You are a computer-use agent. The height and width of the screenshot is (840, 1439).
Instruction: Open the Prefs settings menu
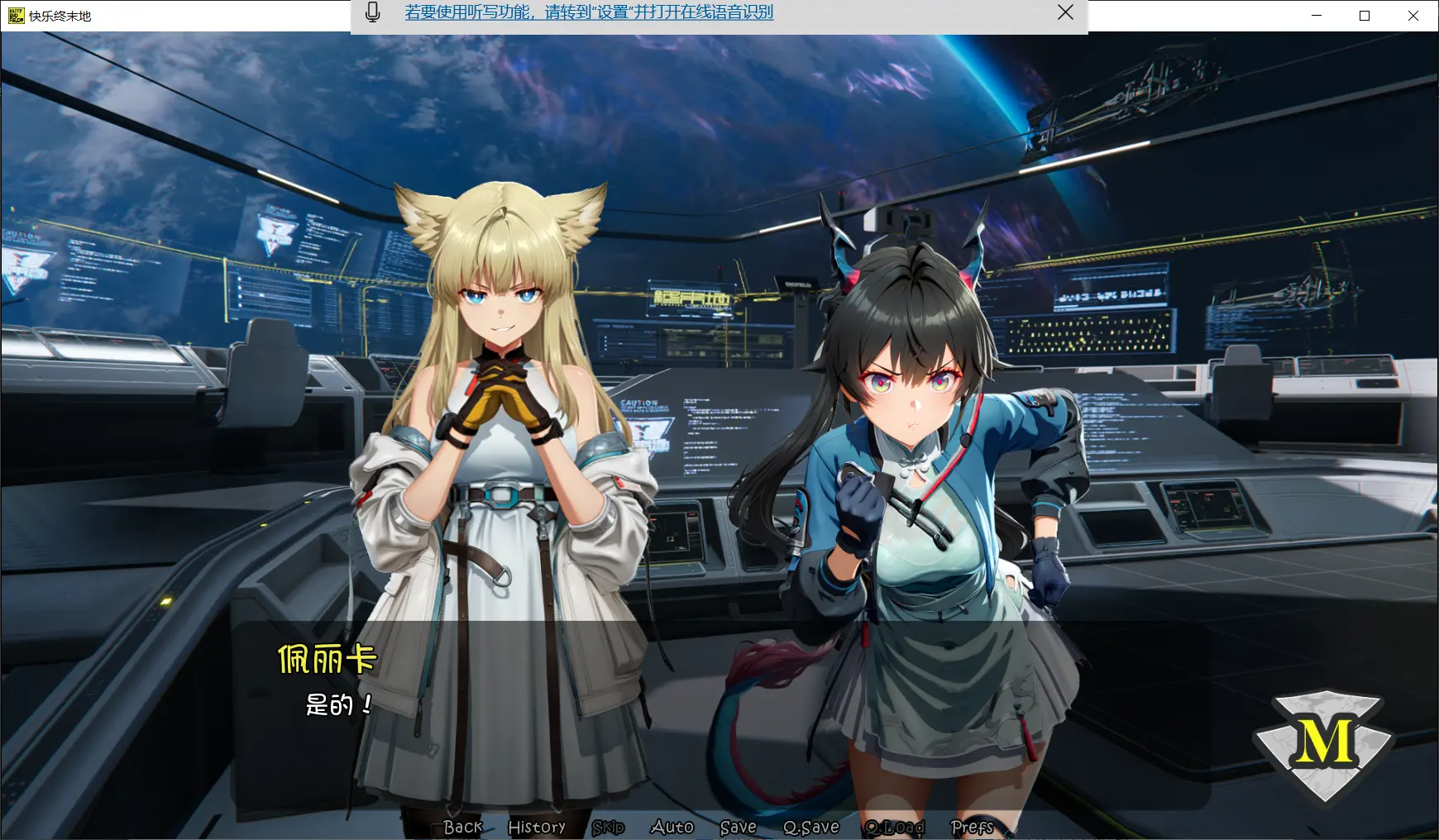972,827
